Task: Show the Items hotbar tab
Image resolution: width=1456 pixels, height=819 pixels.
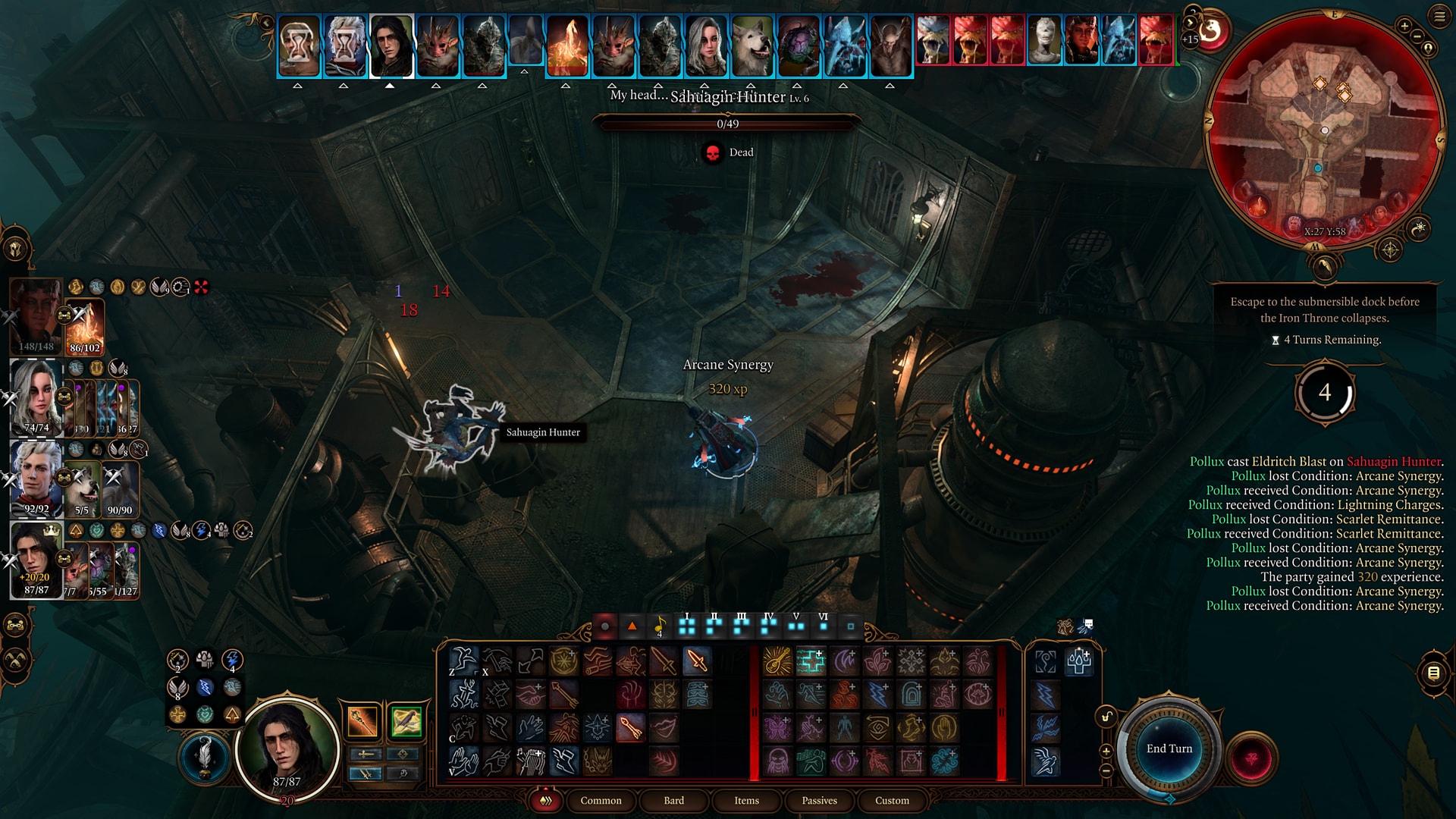Action: click(746, 800)
